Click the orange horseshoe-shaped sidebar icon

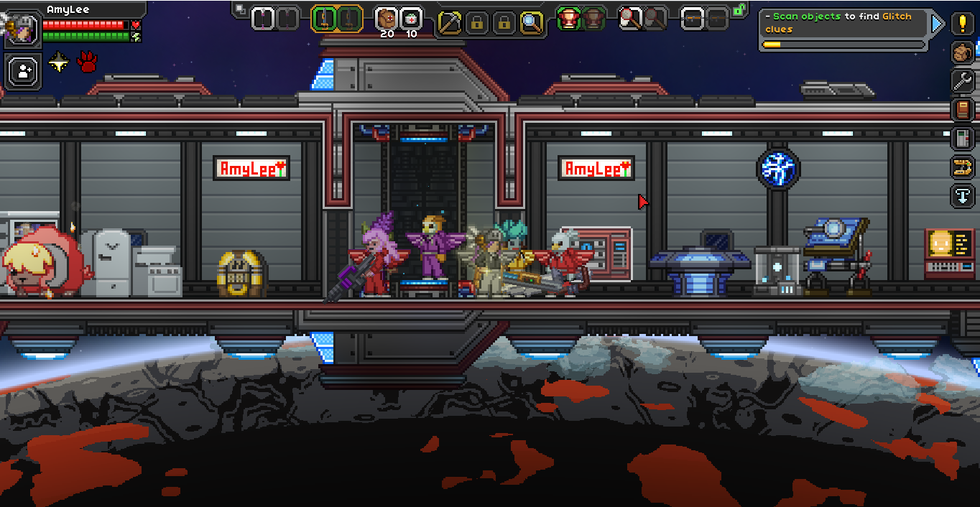962,166
